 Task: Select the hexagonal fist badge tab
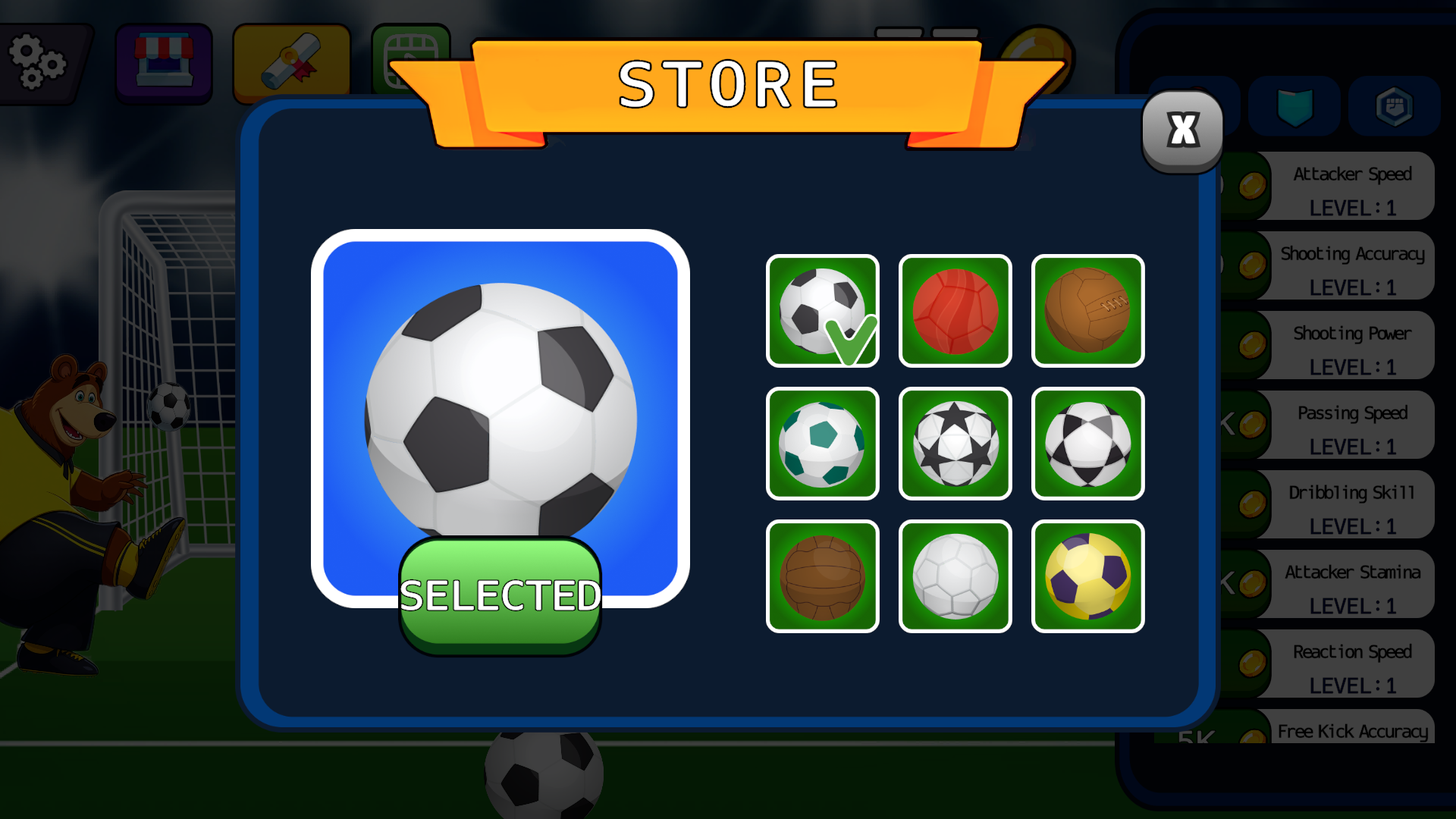tap(1395, 106)
